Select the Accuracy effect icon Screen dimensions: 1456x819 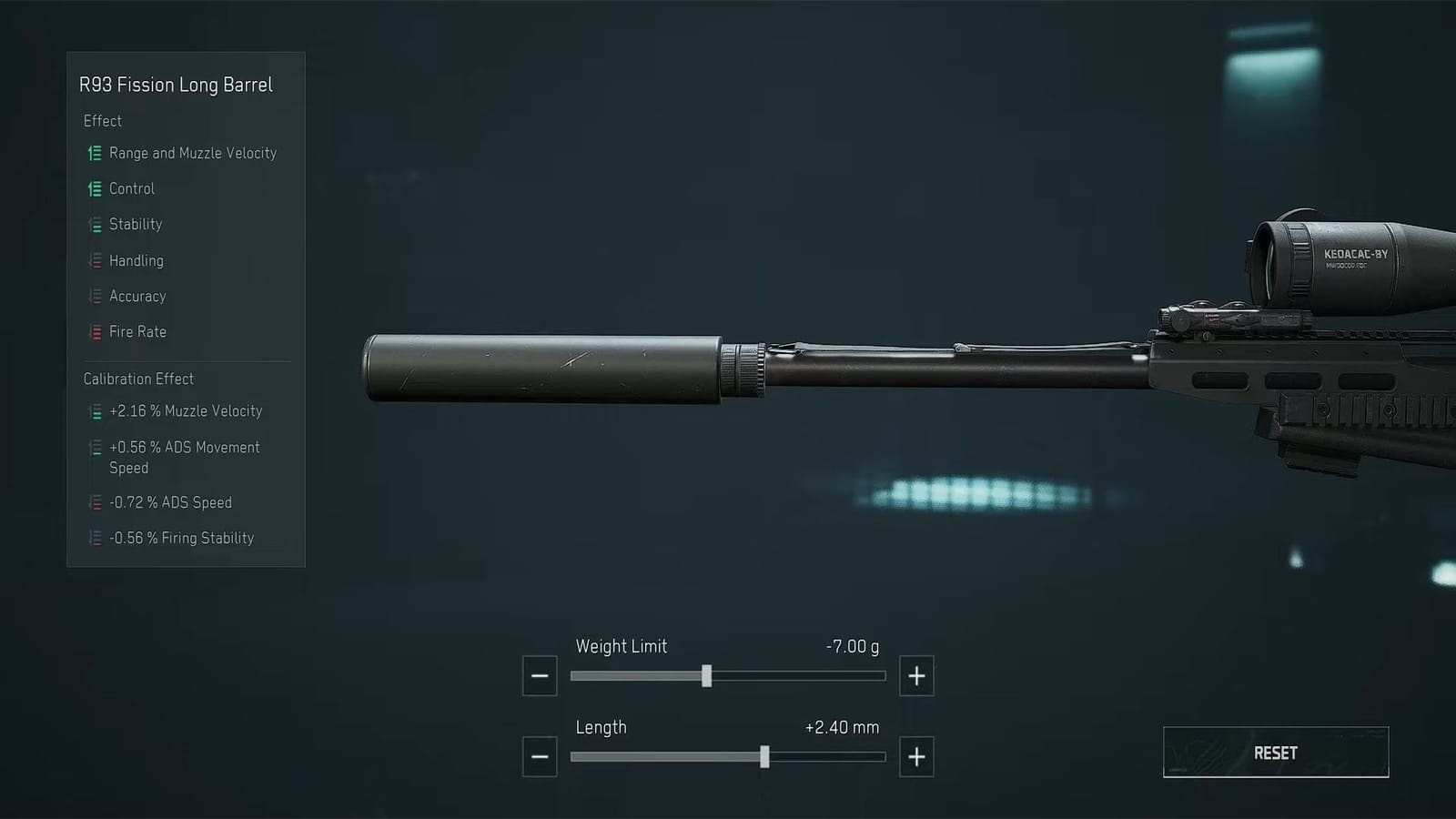point(94,297)
